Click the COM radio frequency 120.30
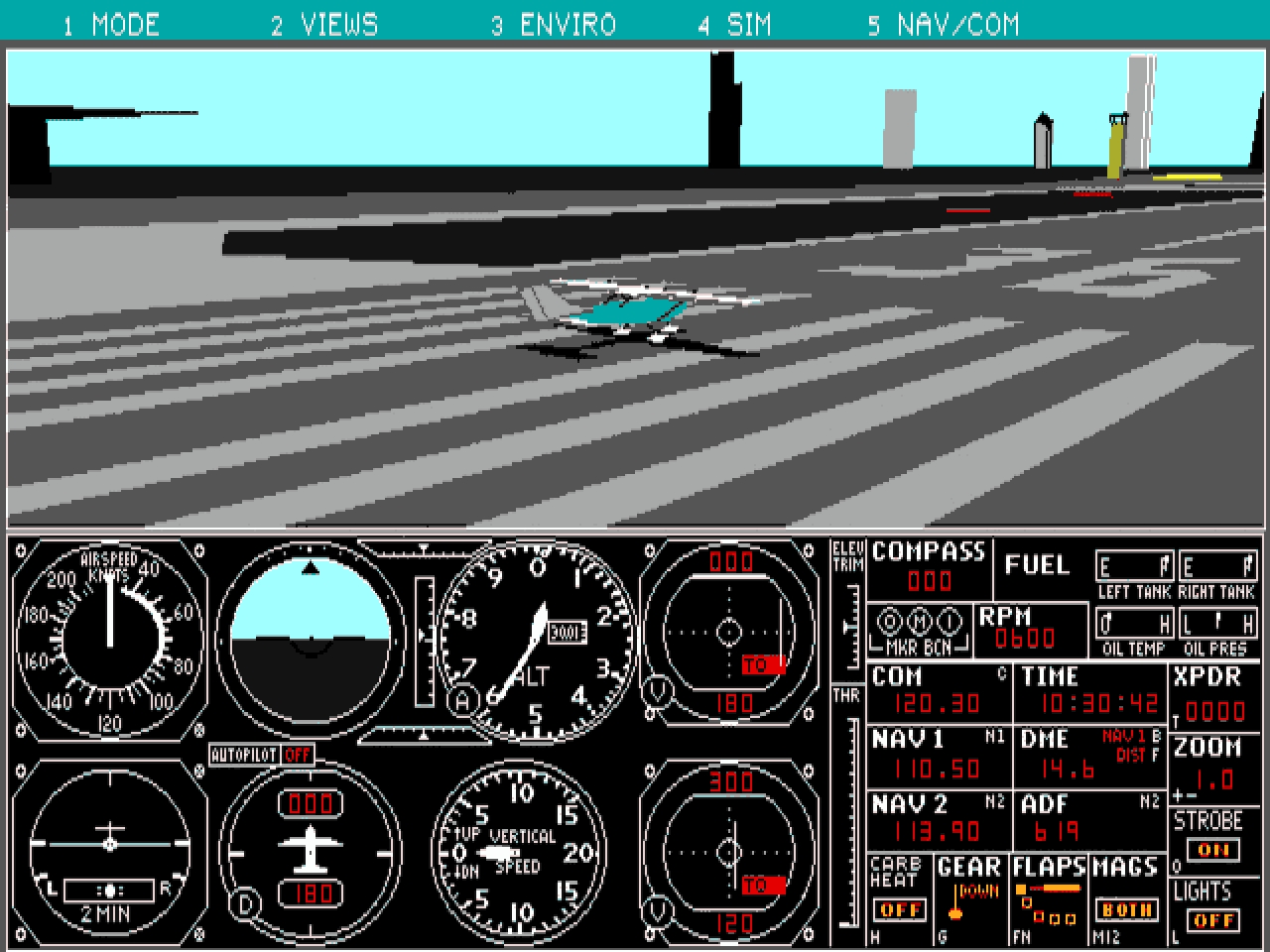 point(937,704)
